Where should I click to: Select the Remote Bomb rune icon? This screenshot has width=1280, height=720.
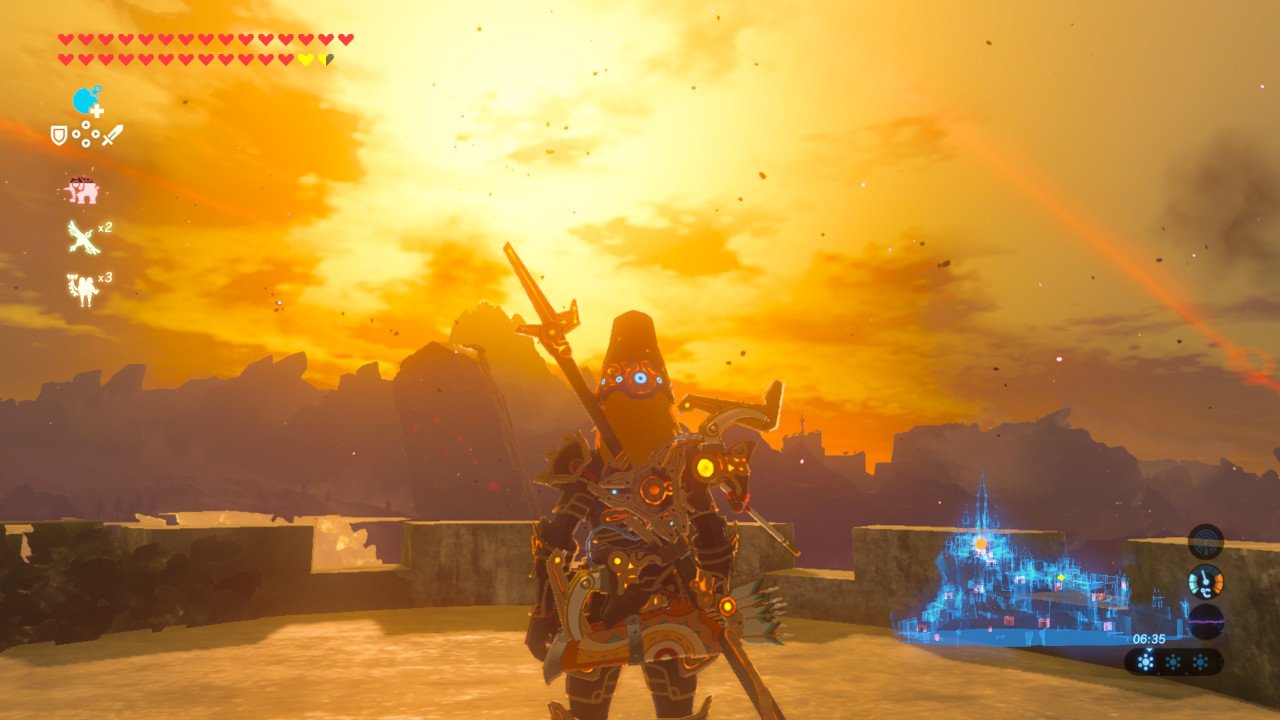click(x=87, y=101)
